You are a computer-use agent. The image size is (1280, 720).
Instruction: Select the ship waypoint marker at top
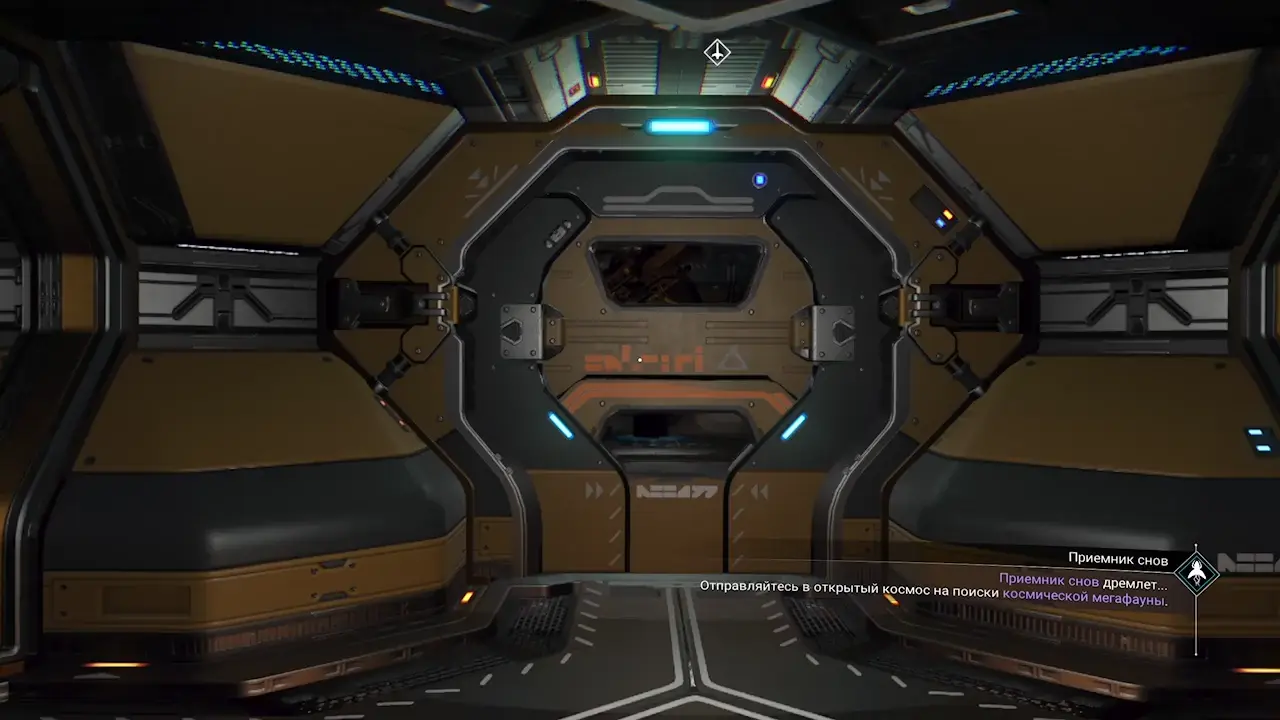[715, 51]
